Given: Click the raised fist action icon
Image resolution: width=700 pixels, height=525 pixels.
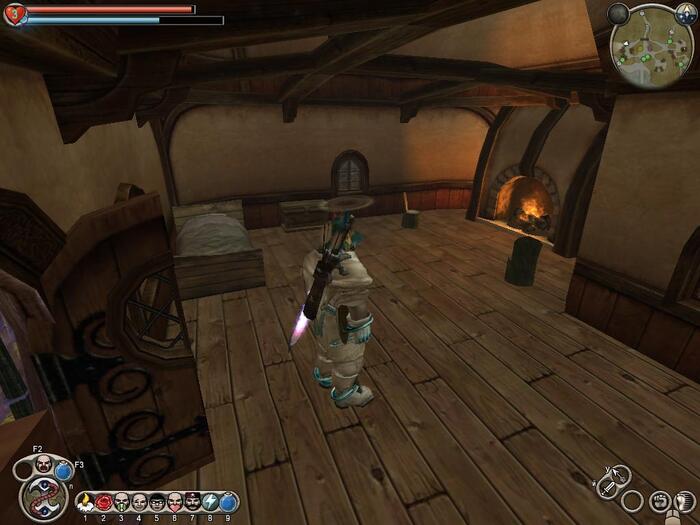Looking at the screenshot, I should click(660, 501).
